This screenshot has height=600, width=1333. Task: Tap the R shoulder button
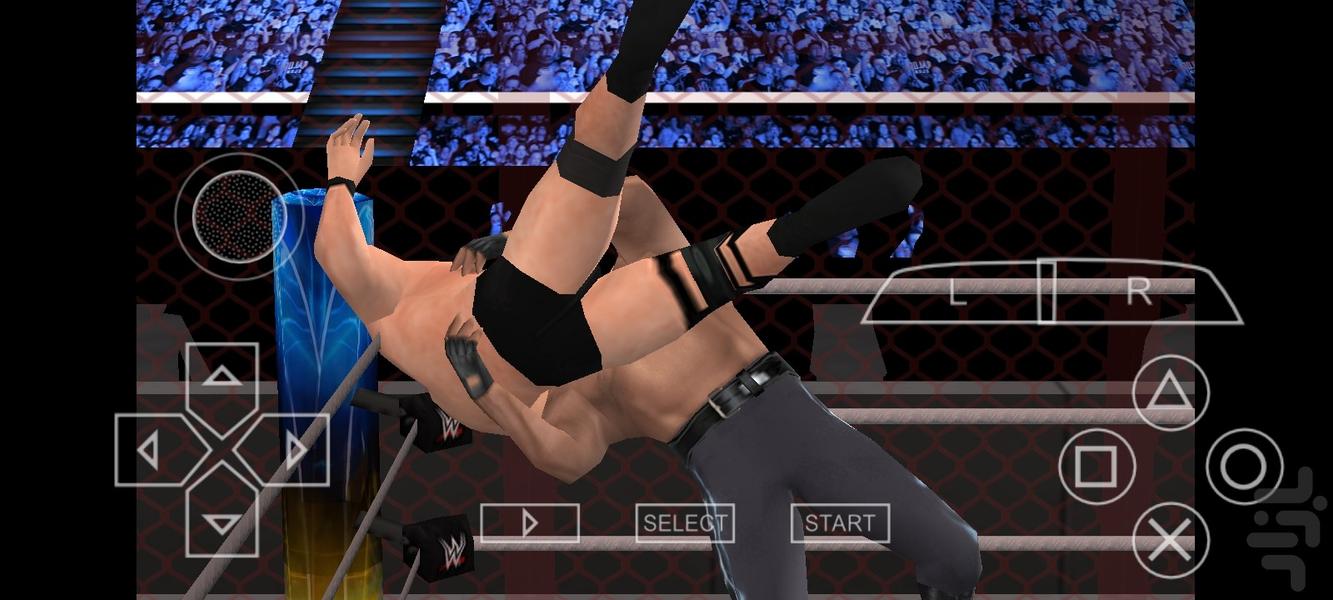tap(1138, 292)
